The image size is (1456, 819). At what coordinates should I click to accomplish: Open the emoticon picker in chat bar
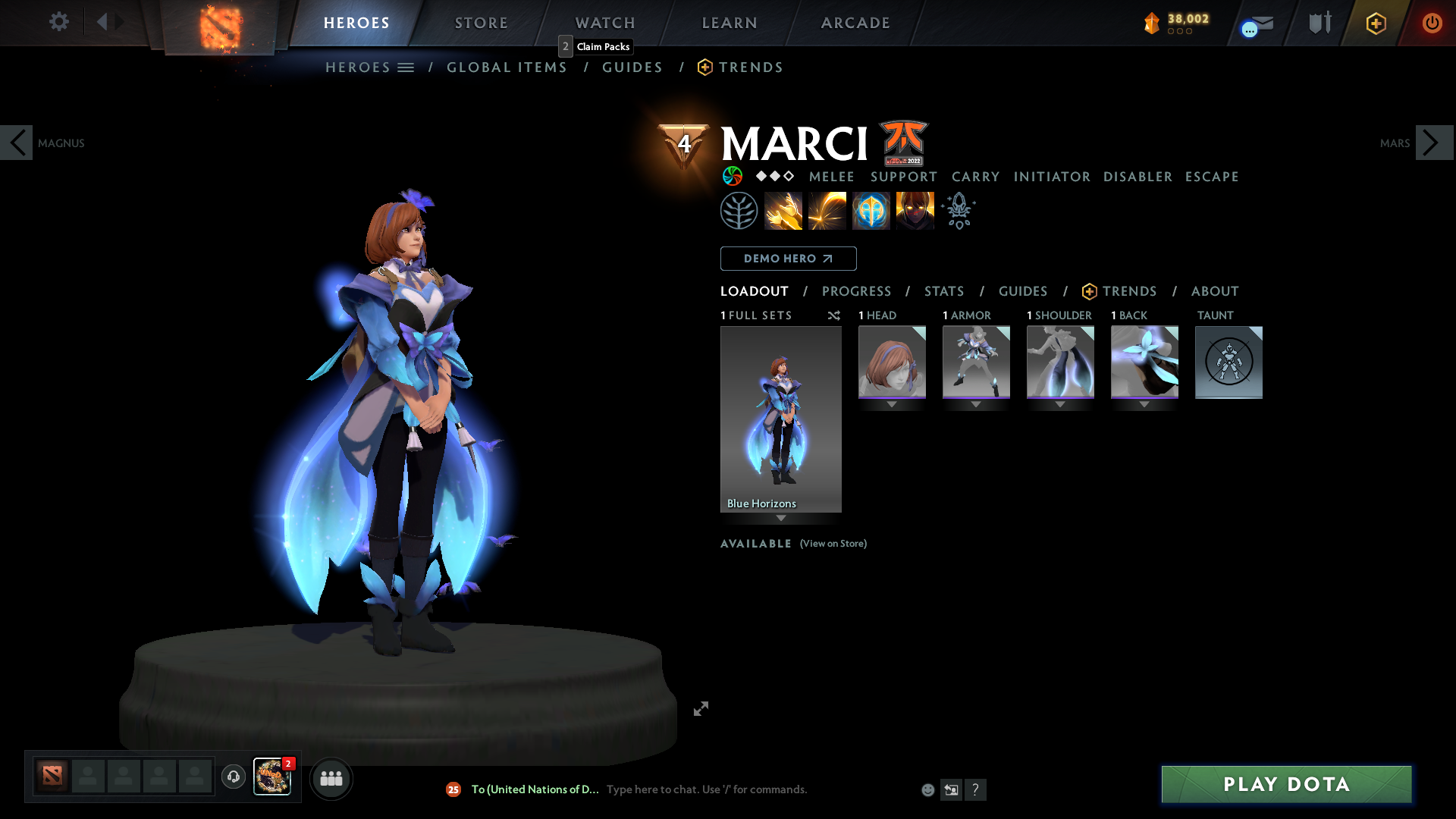(927, 789)
